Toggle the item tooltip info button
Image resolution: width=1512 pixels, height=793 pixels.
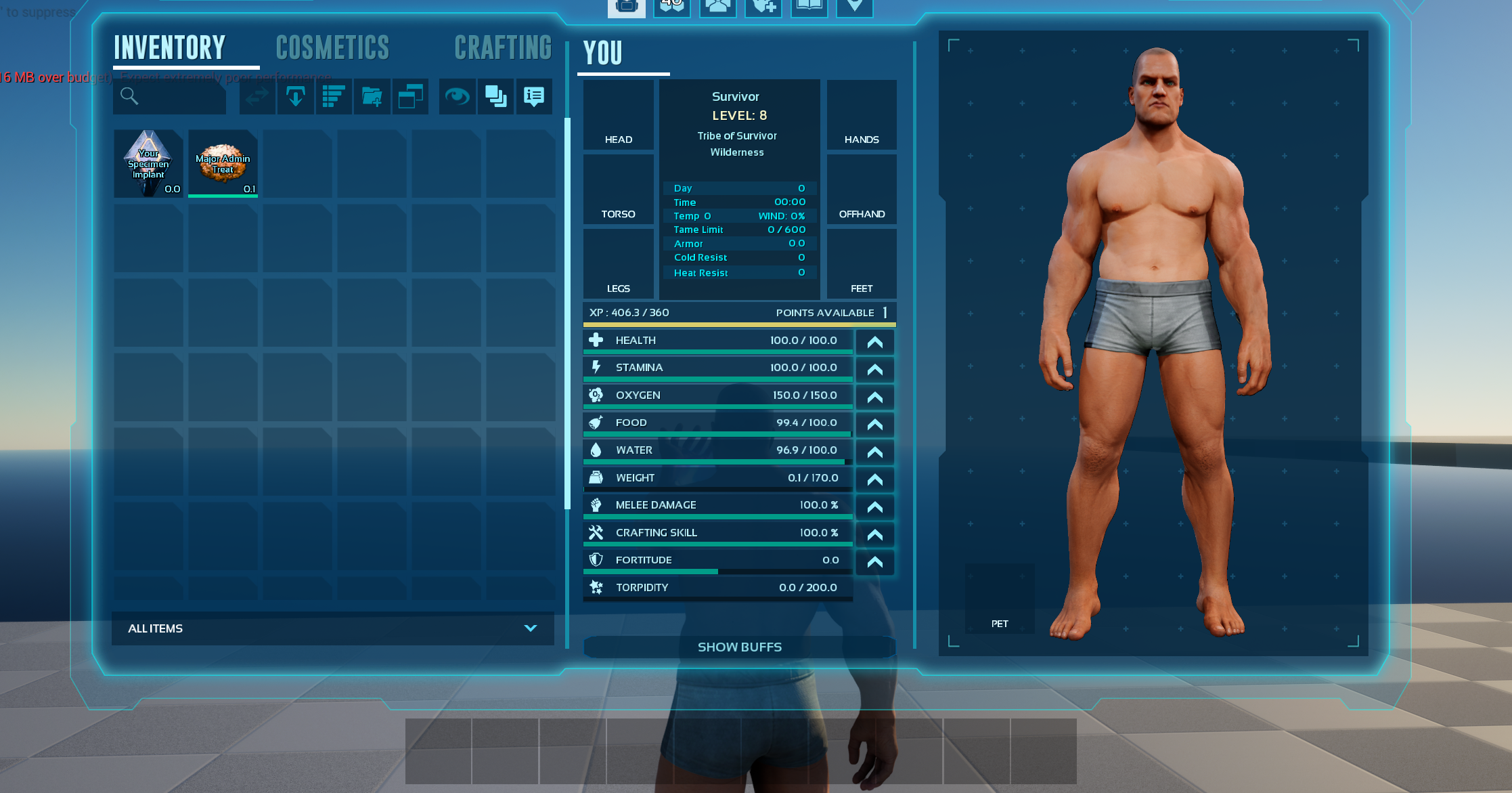pyautogui.click(x=534, y=97)
